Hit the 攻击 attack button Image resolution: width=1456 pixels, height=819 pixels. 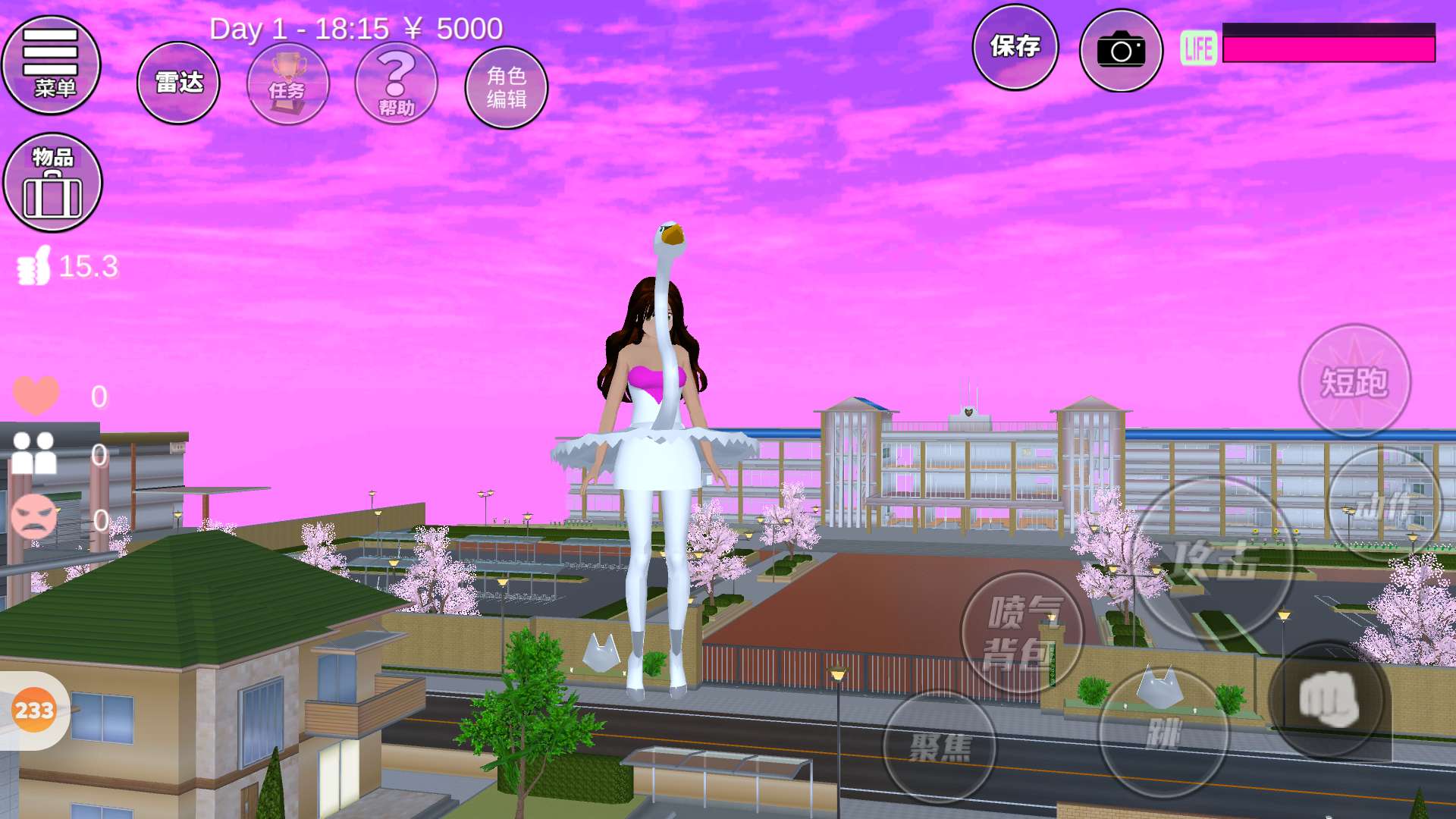point(1213,560)
